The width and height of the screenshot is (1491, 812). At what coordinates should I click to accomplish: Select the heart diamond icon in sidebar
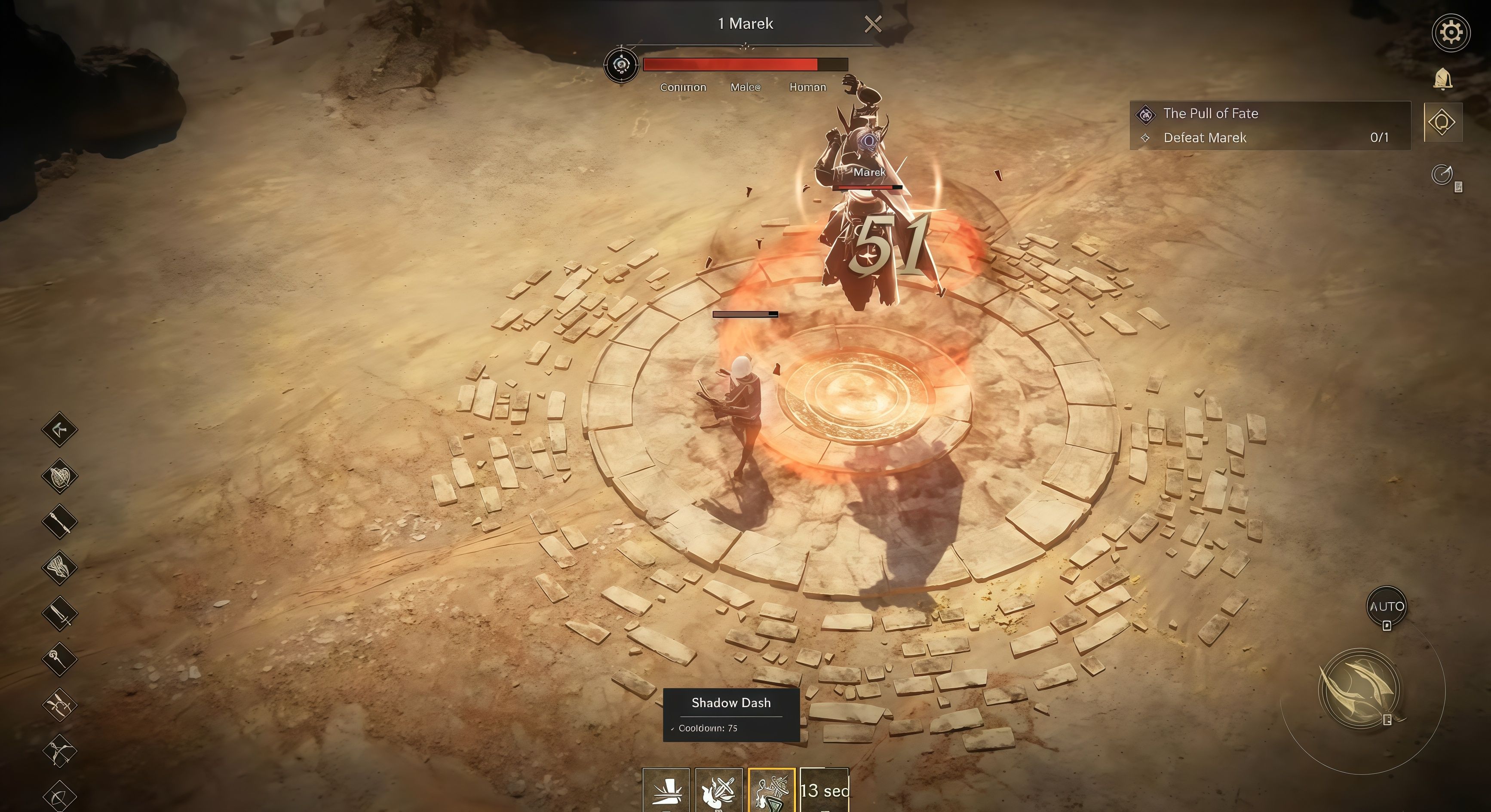(x=60, y=476)
